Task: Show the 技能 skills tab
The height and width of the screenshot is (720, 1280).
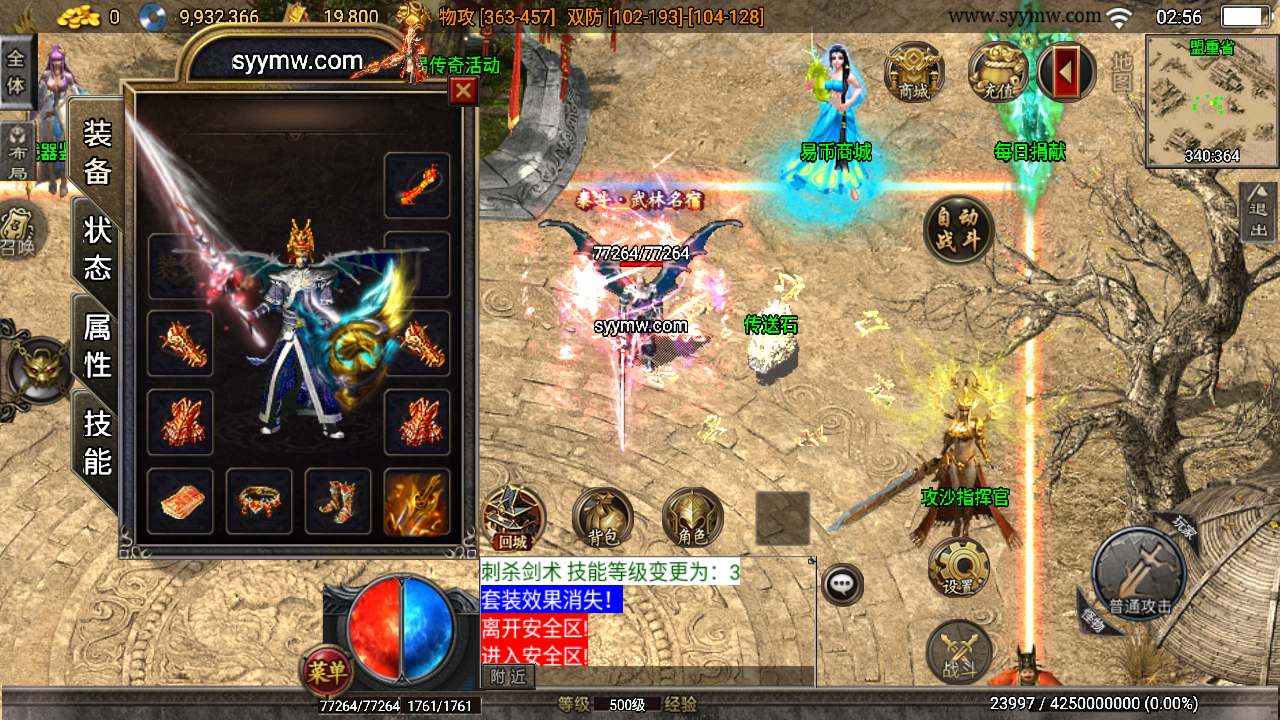Action: pyautogui.click(x=97, y=442)
